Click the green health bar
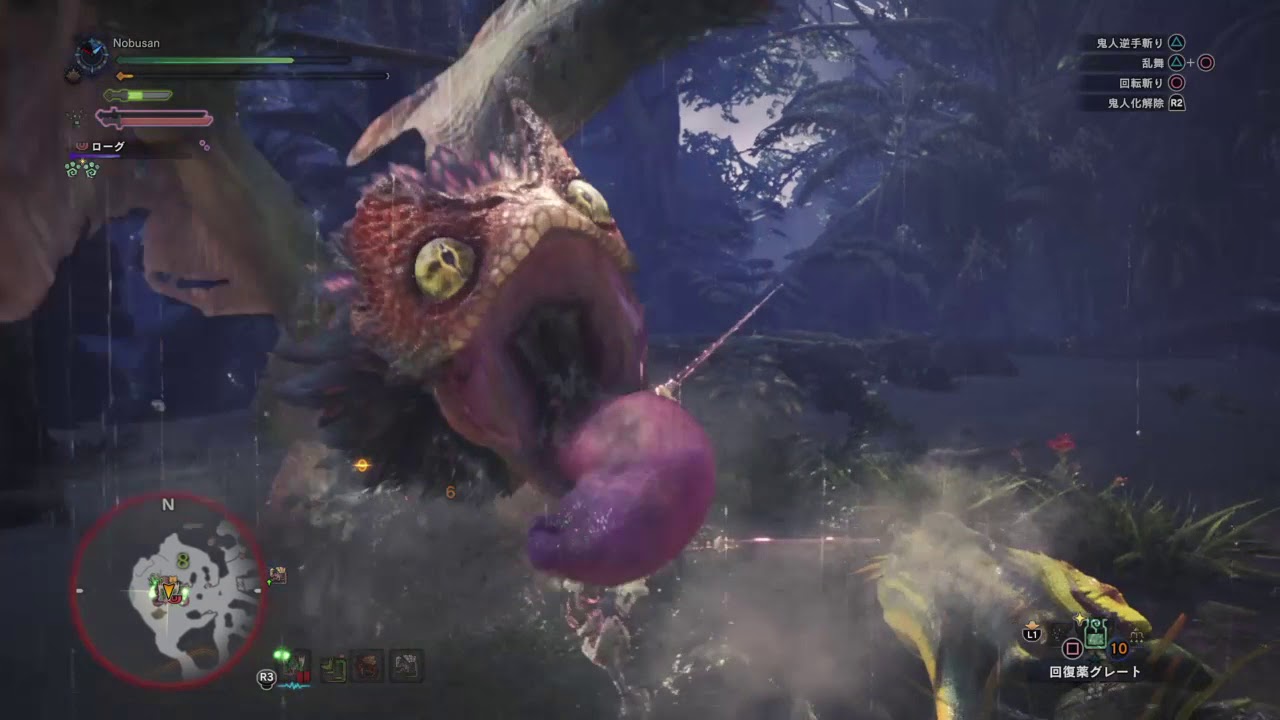The width and height of the screenshot is (1280, 720). tap(200, 60)
